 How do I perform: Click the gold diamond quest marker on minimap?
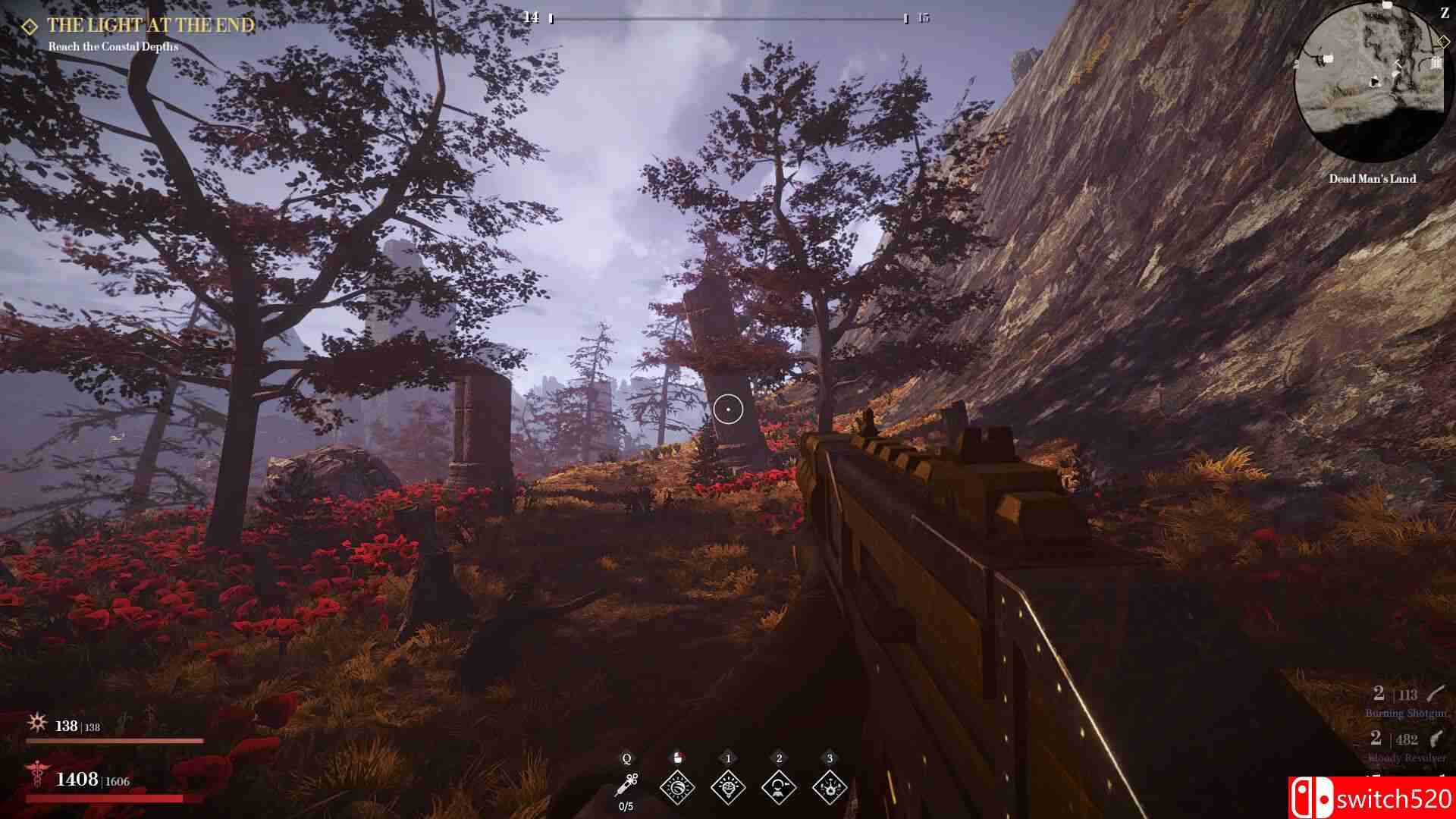(1443, 42)
